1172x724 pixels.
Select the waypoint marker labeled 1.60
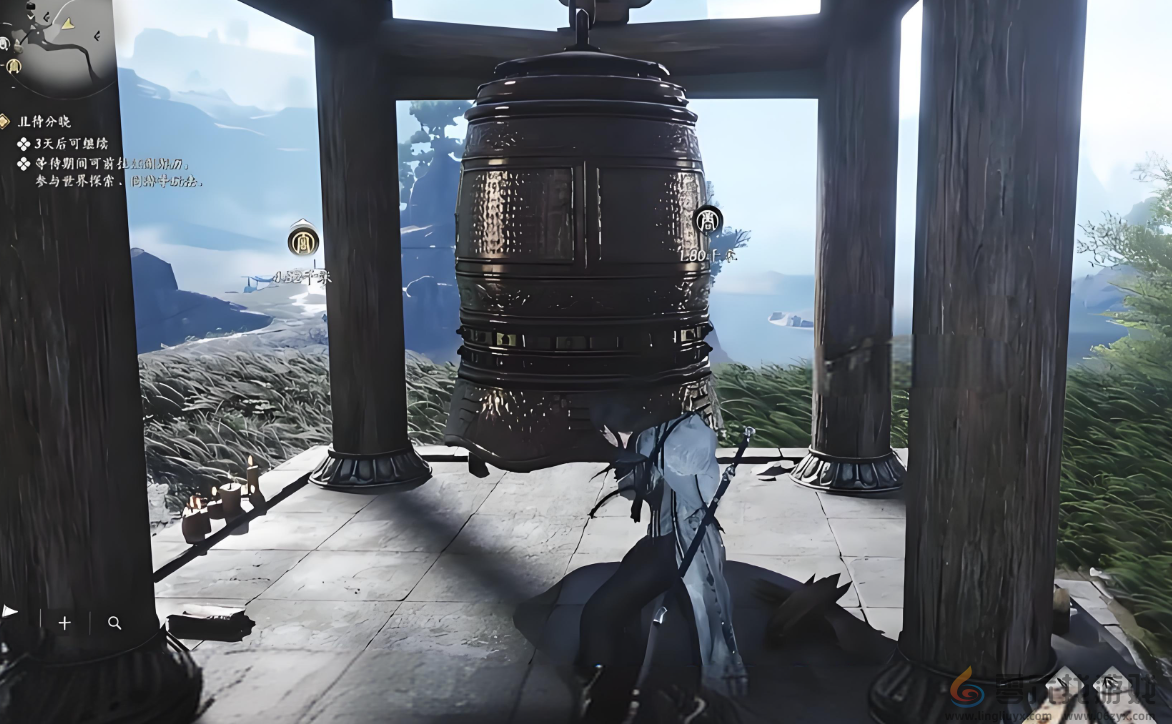[708, 221]
